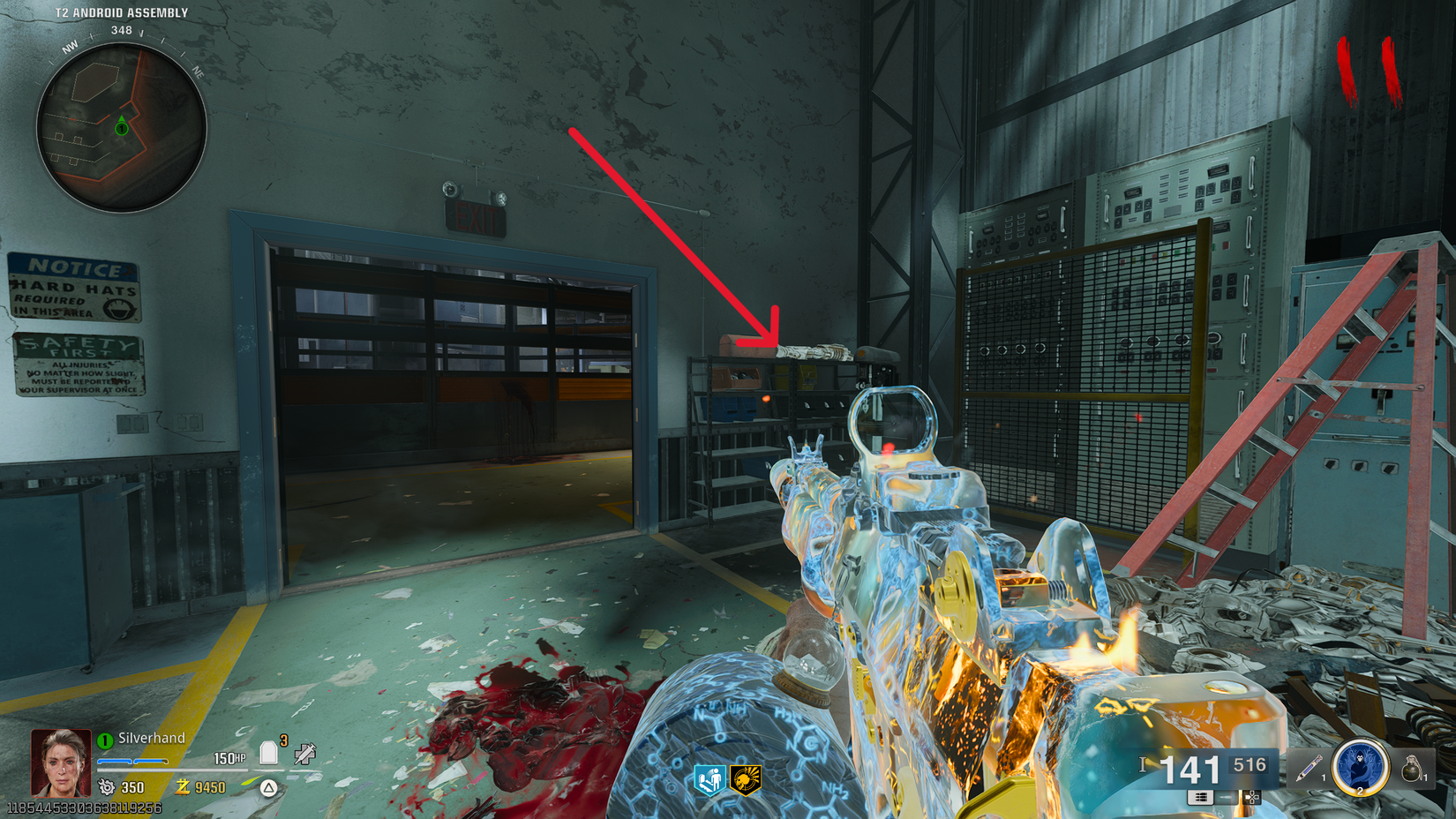Click the salvage gear icon beside 350
The image size is (1456, 819).
point(107,786)
